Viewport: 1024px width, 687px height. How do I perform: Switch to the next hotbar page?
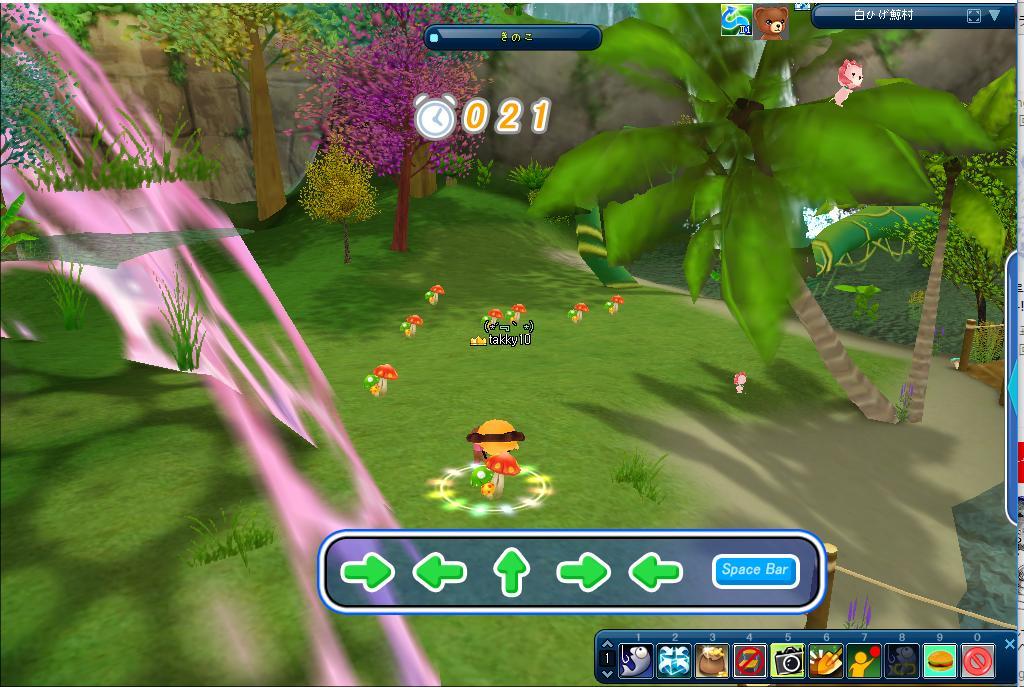pyautogui.click(x=607, y=675)
